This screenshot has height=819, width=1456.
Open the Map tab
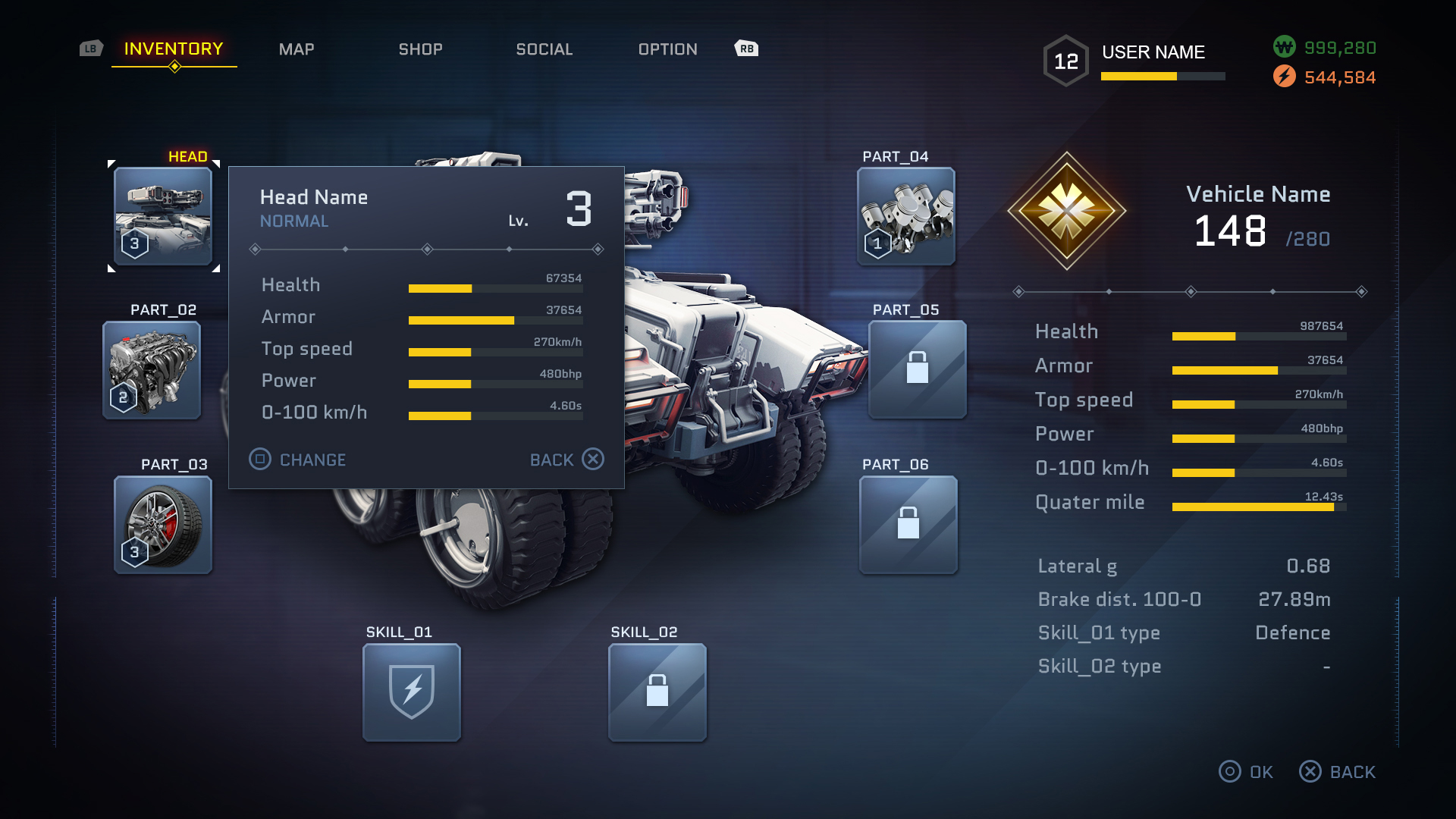pos(297,49)
